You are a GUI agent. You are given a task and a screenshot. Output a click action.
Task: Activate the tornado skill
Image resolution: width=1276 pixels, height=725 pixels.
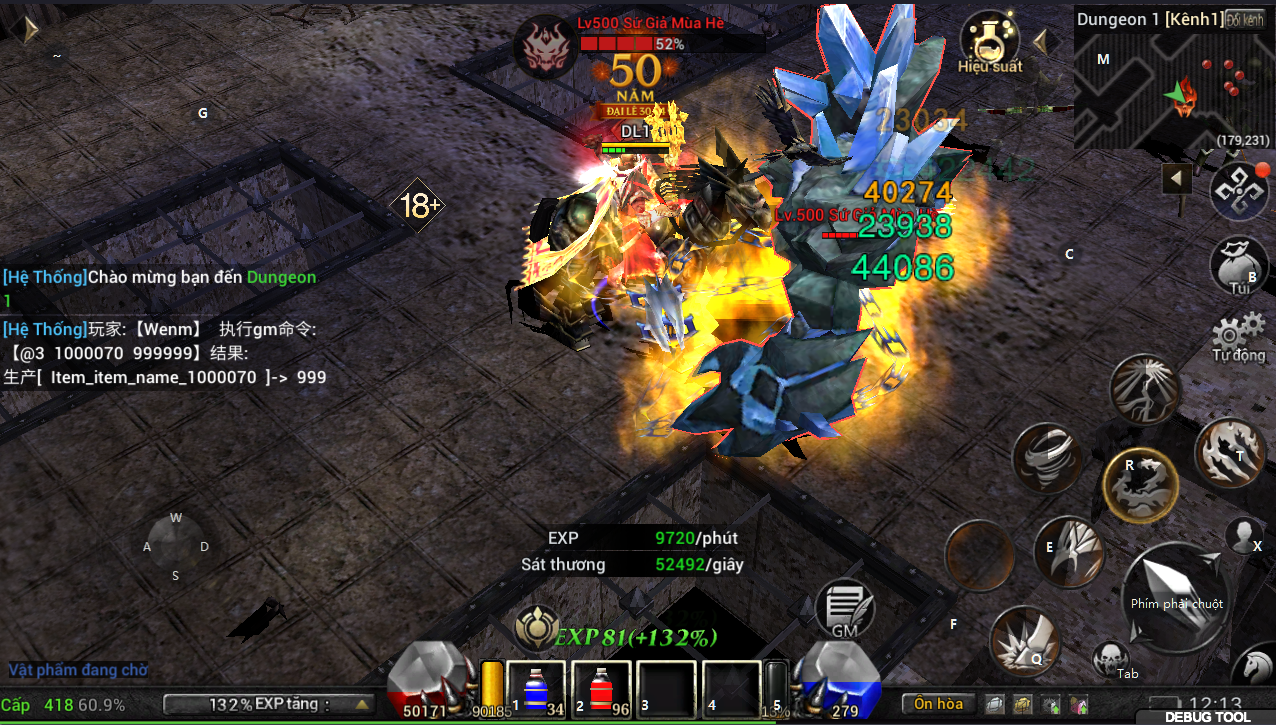[1047, 459]
